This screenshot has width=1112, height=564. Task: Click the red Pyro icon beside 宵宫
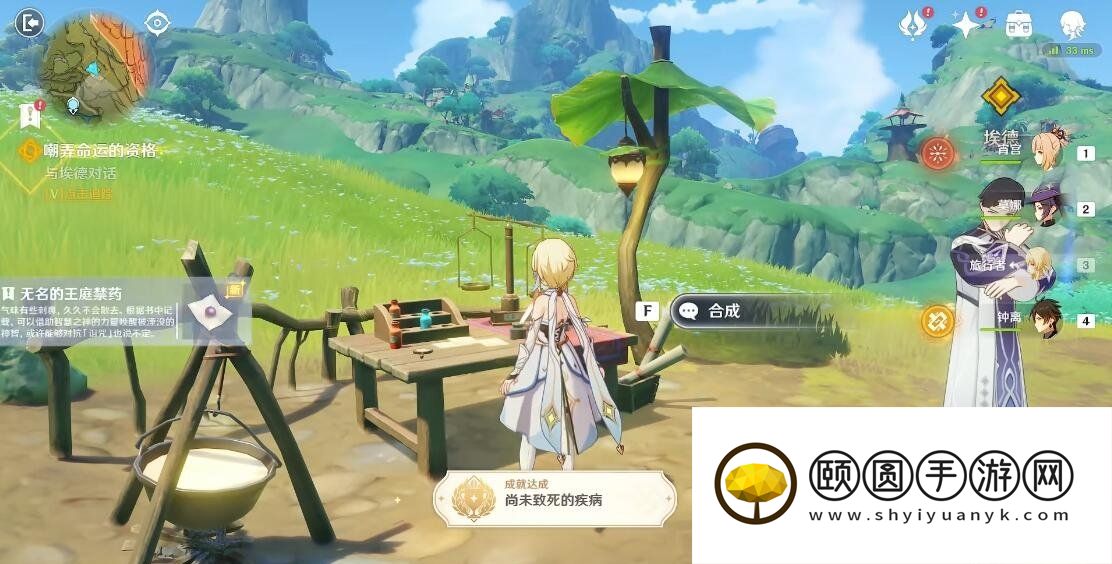[937, 153]
